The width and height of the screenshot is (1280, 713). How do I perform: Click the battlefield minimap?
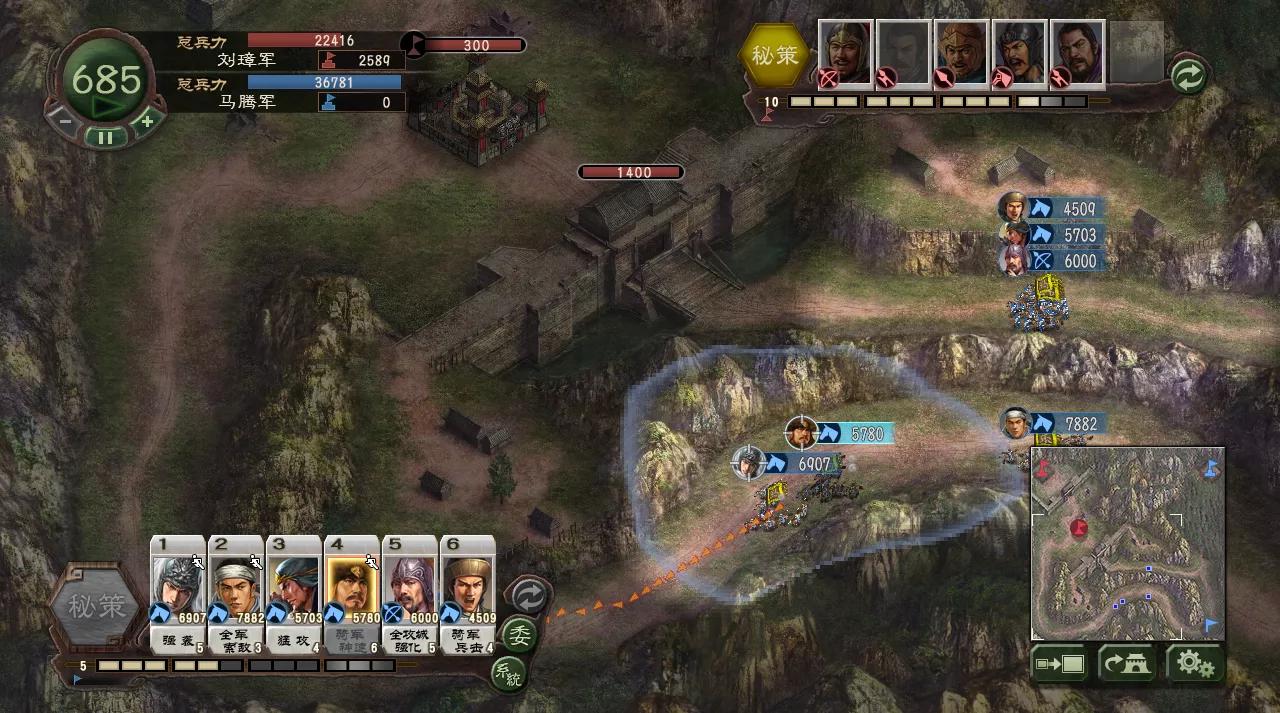tap(1127, 543)
